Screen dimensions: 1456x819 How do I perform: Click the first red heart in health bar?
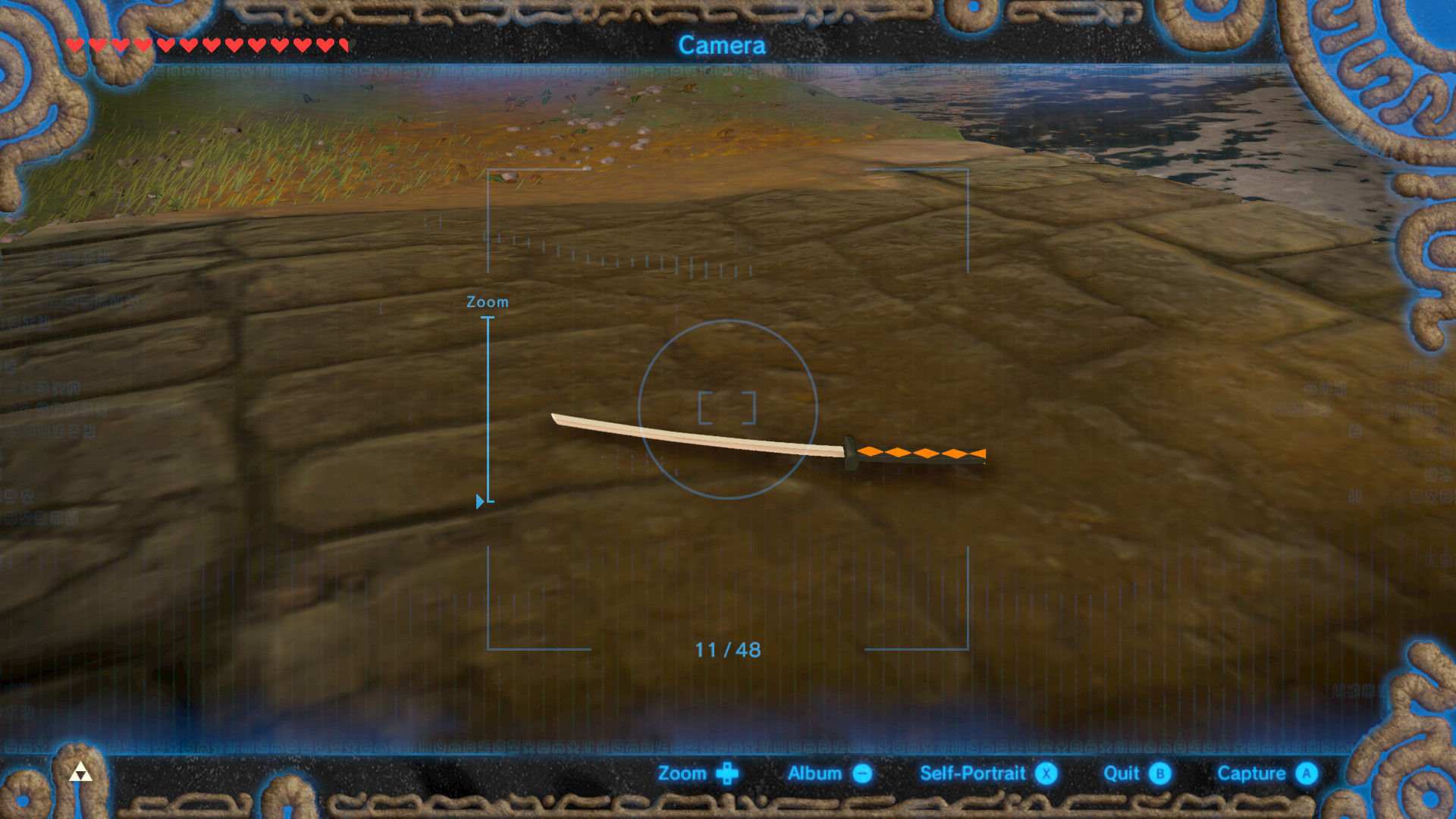click(74, 45)
